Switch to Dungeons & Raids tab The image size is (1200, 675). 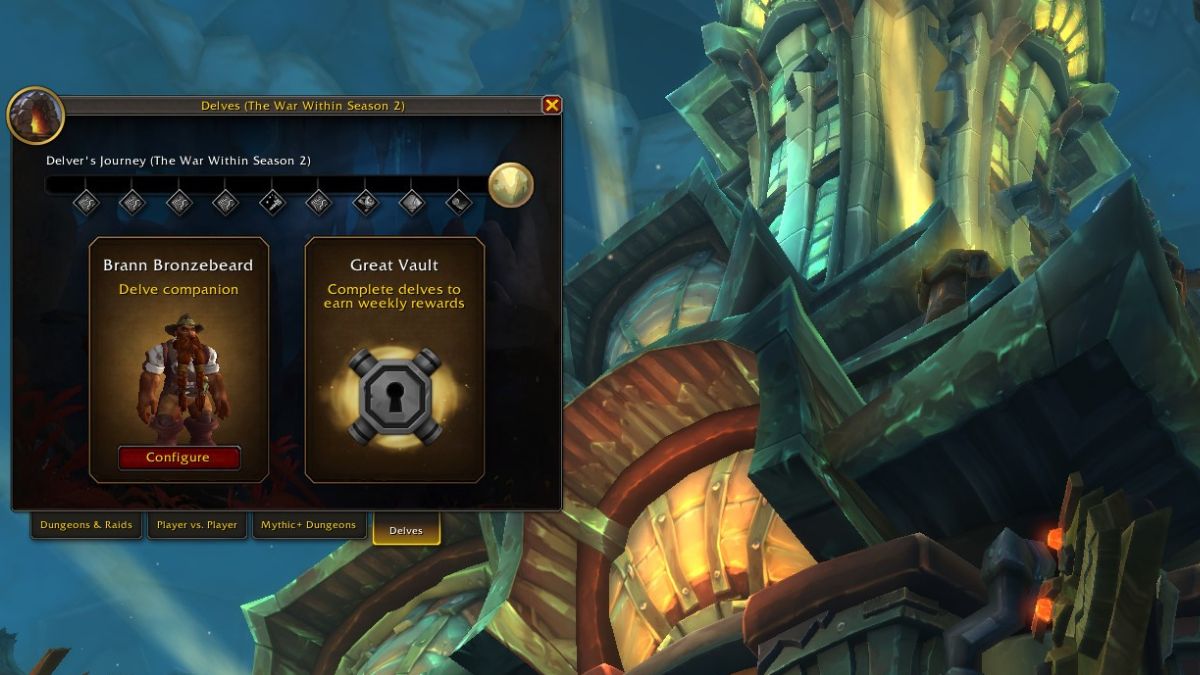click(x=86, y=525)
